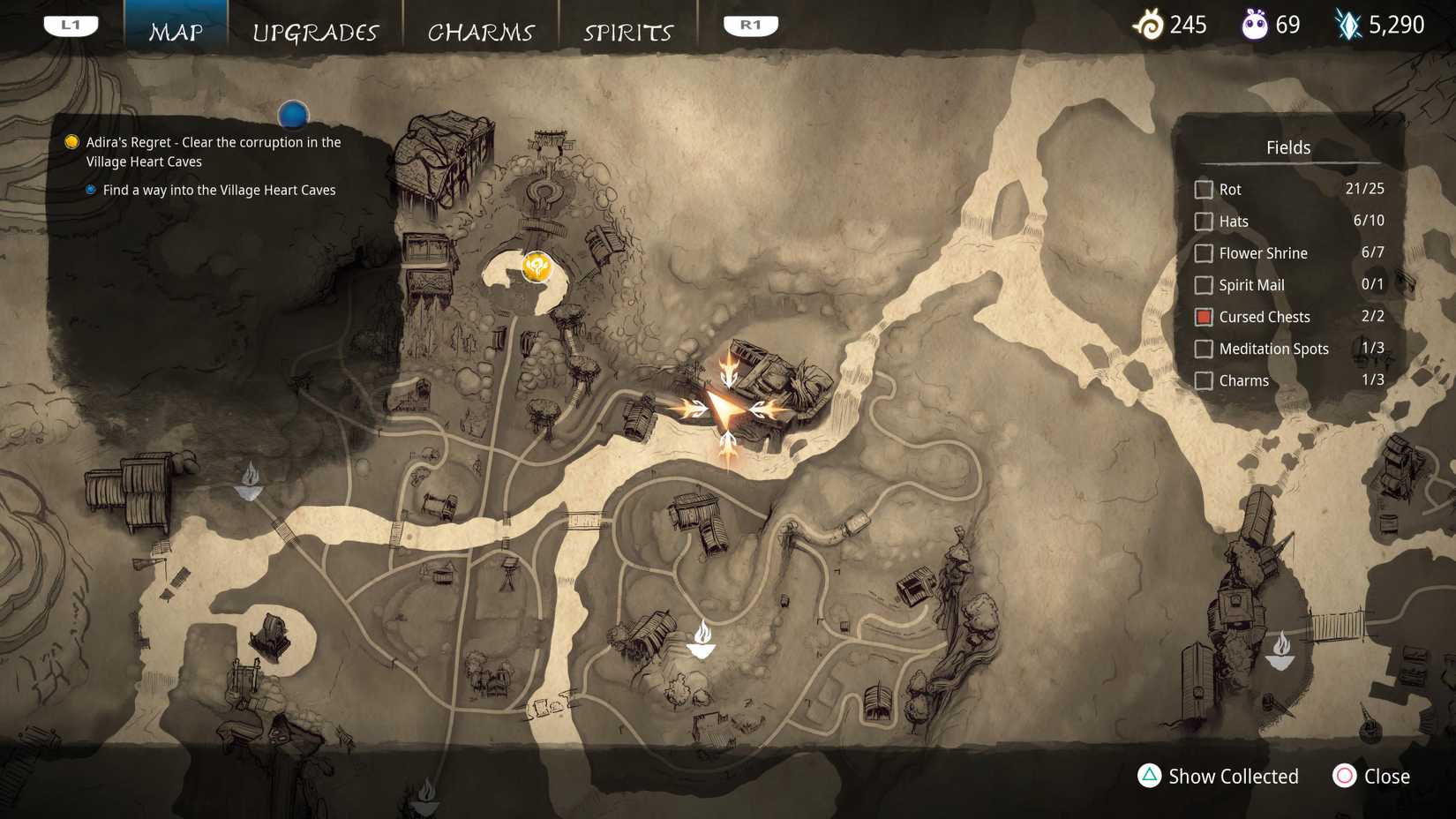Click the L1 shoulder button prompt

pyautogui.click(x=71, y=24)
